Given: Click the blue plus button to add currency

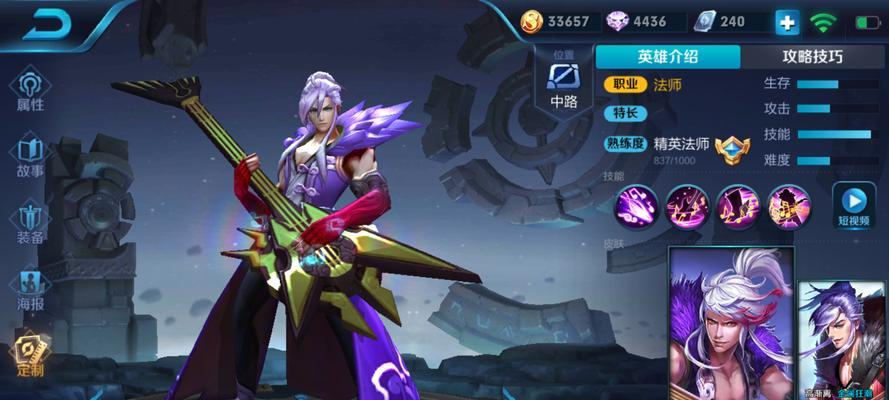Looking at the screenshot, I should tap(787, 22).
